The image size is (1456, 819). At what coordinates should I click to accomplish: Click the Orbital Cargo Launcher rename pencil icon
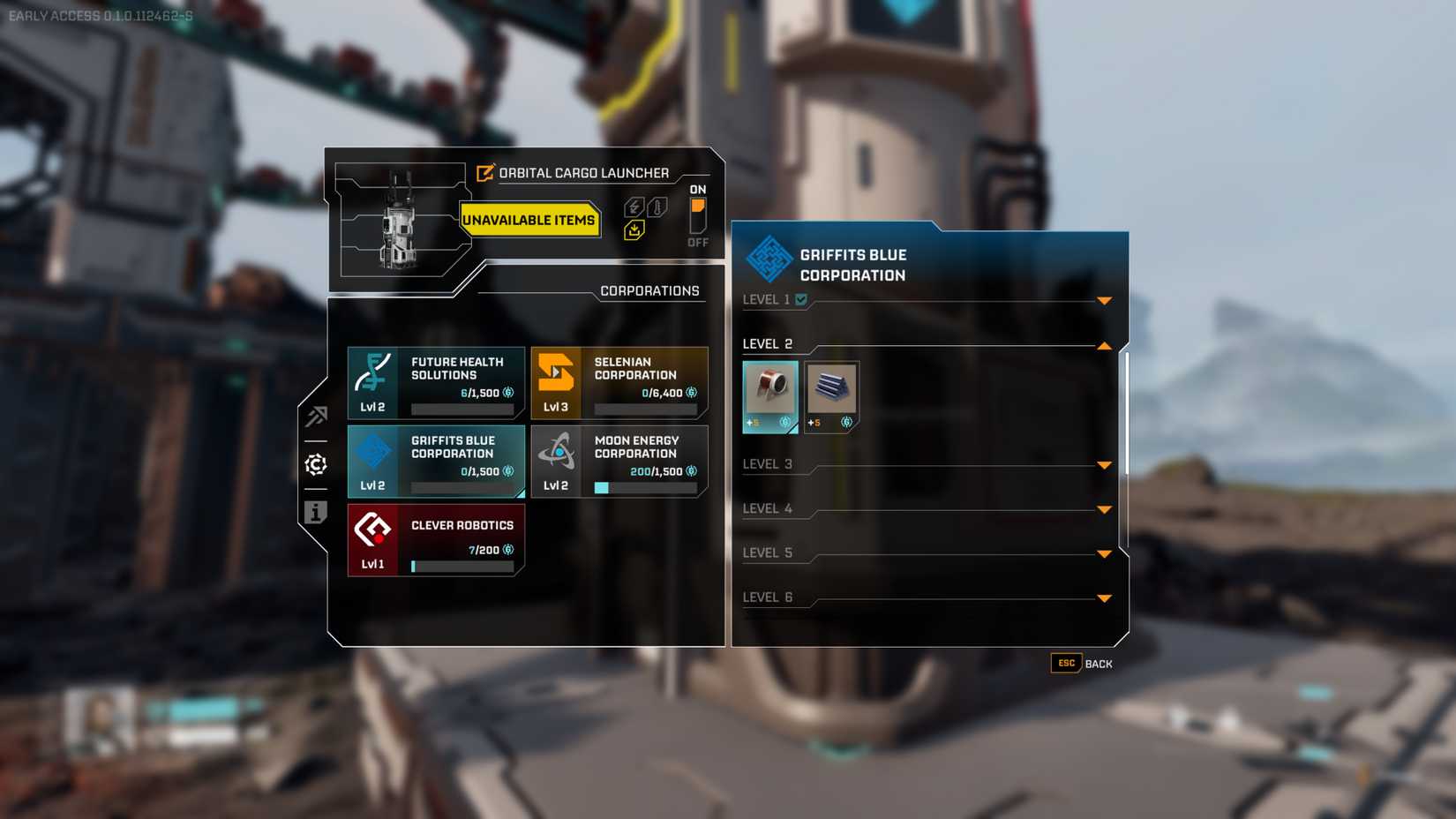pos(483,173)
